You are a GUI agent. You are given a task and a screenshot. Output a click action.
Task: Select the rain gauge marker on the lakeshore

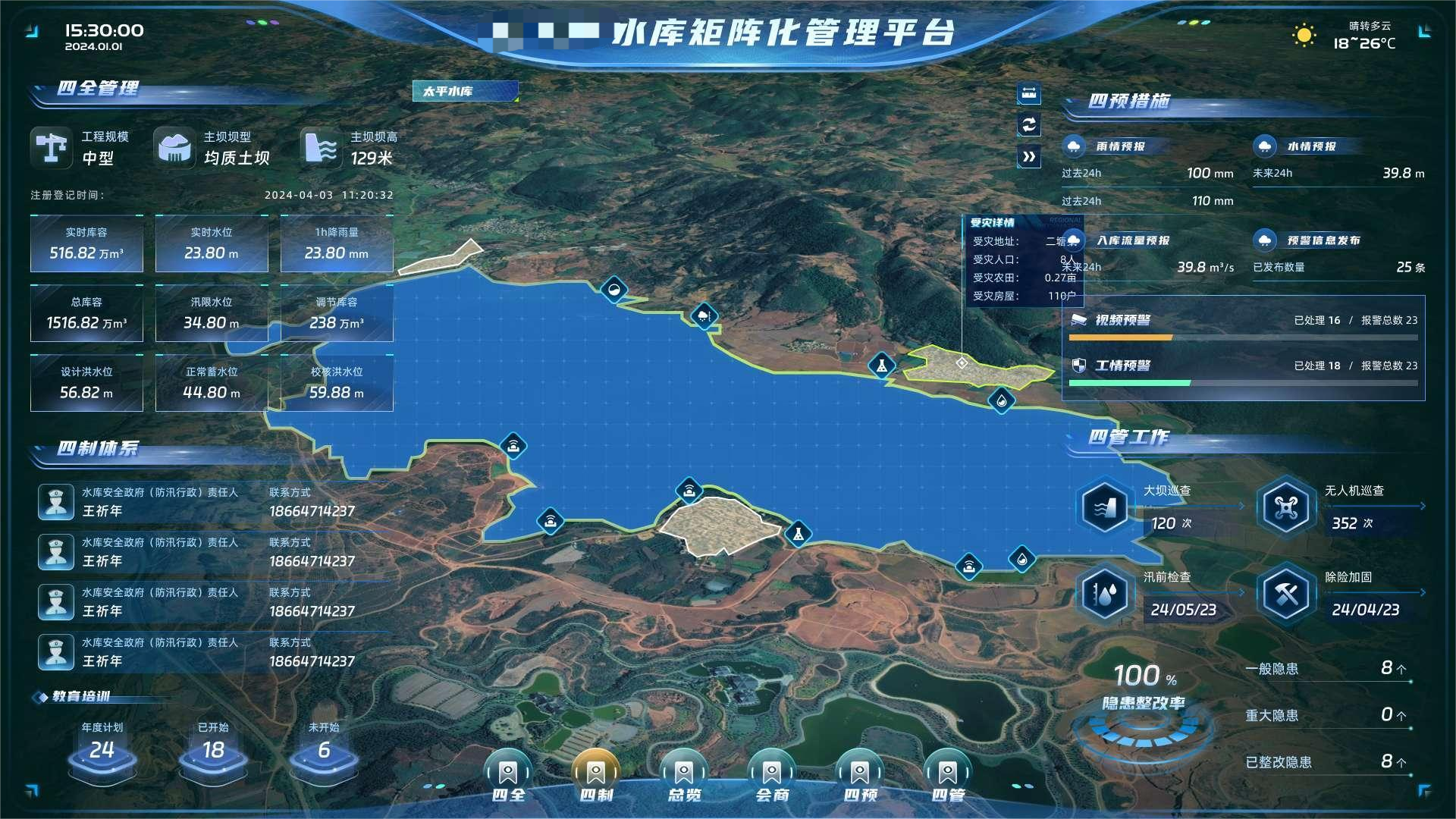click(x=705, y=315)
